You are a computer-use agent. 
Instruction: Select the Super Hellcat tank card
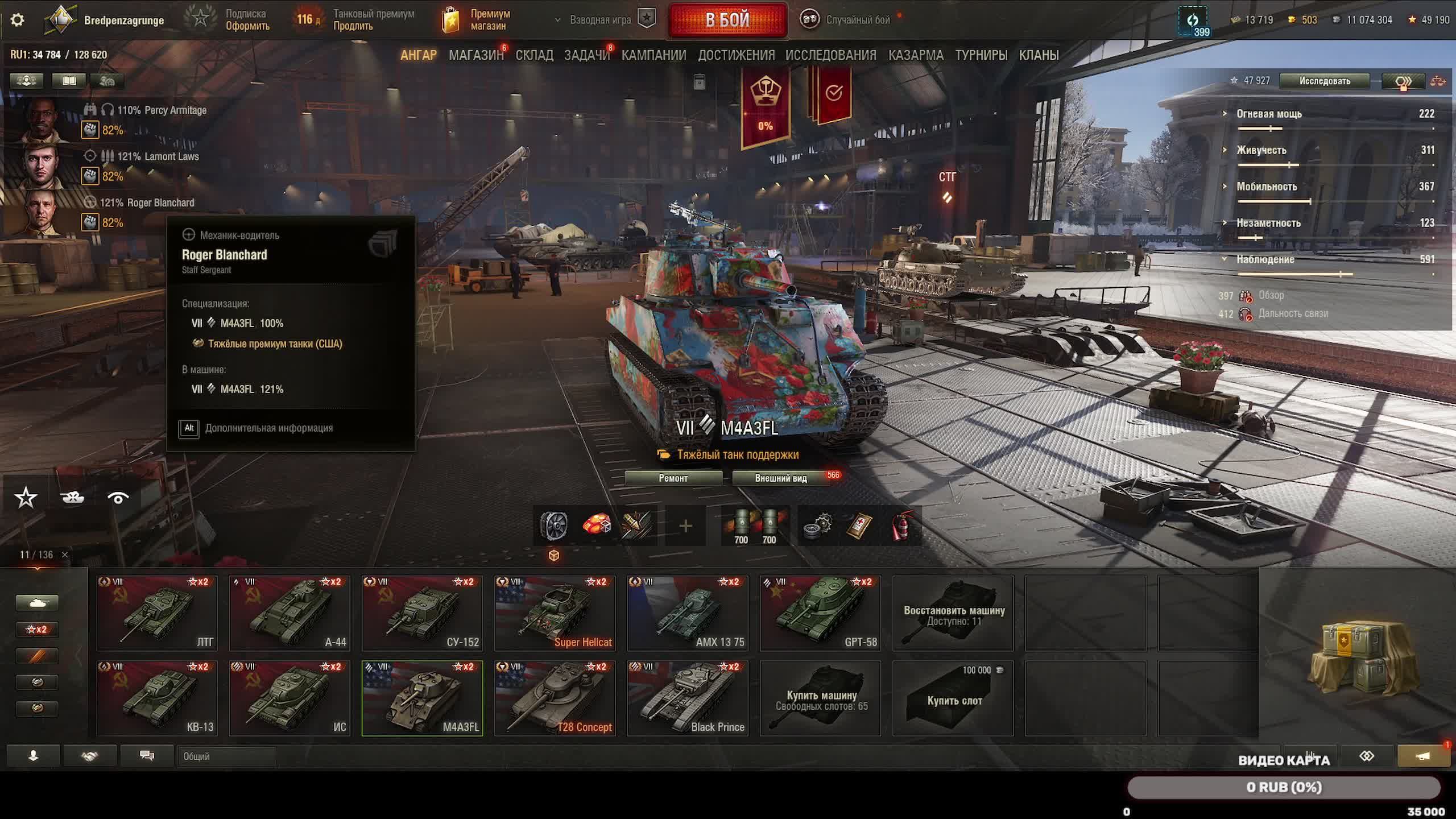555,613
